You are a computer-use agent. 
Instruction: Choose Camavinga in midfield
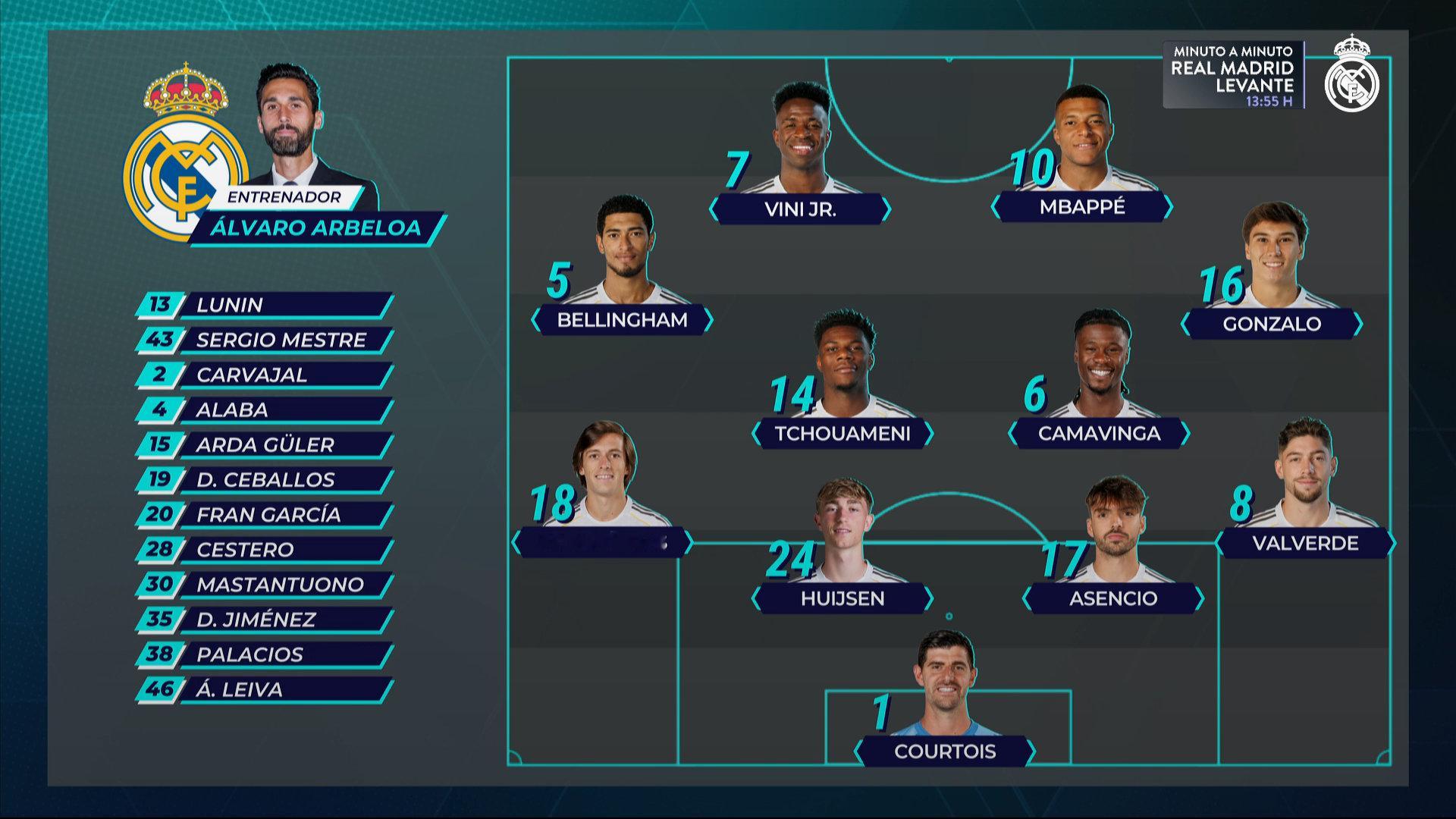(x=1099, y=433)
